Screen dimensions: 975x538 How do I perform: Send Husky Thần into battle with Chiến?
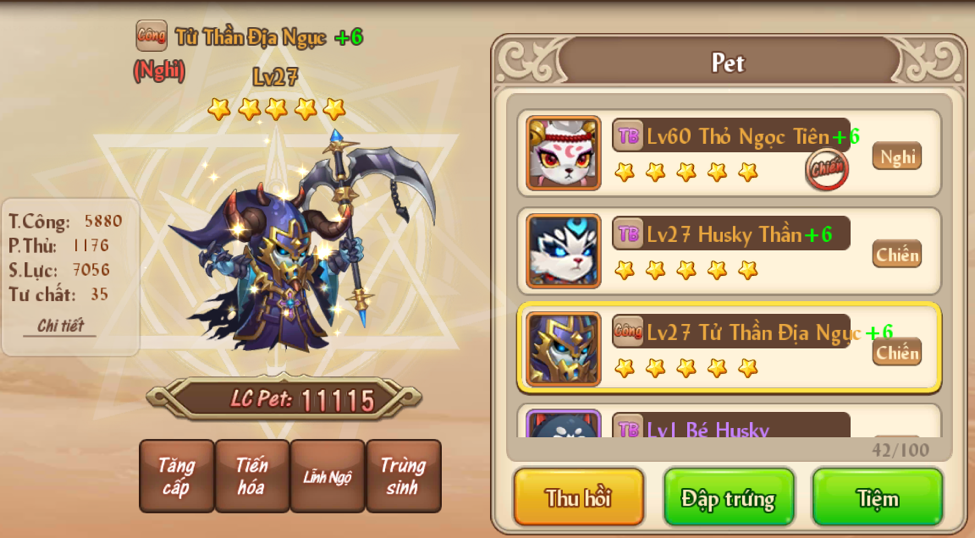pos(897,254)
